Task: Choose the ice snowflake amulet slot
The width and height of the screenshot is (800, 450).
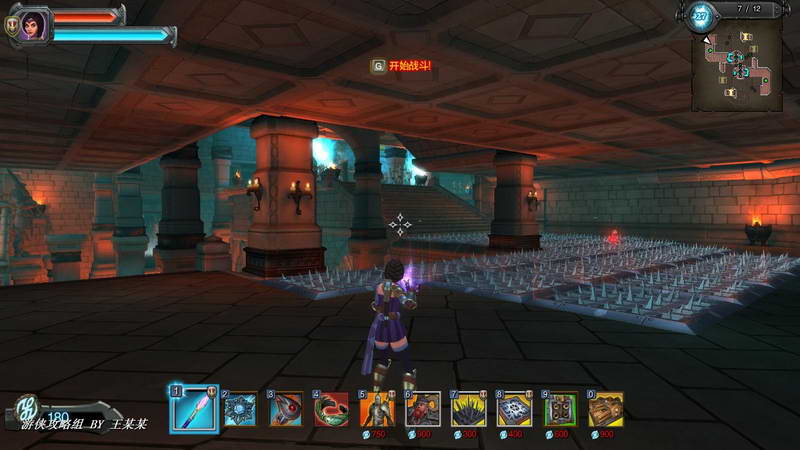Action: click(239, 408)
